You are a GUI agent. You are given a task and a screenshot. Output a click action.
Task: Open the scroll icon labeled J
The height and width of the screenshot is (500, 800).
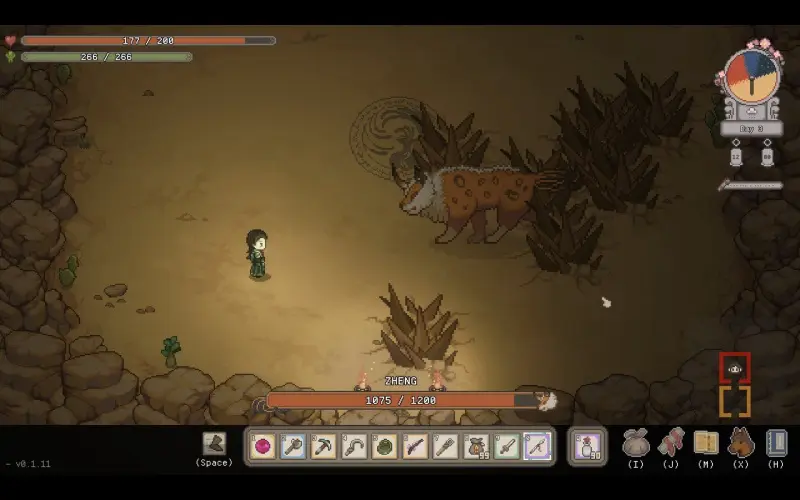coord(671,441)
